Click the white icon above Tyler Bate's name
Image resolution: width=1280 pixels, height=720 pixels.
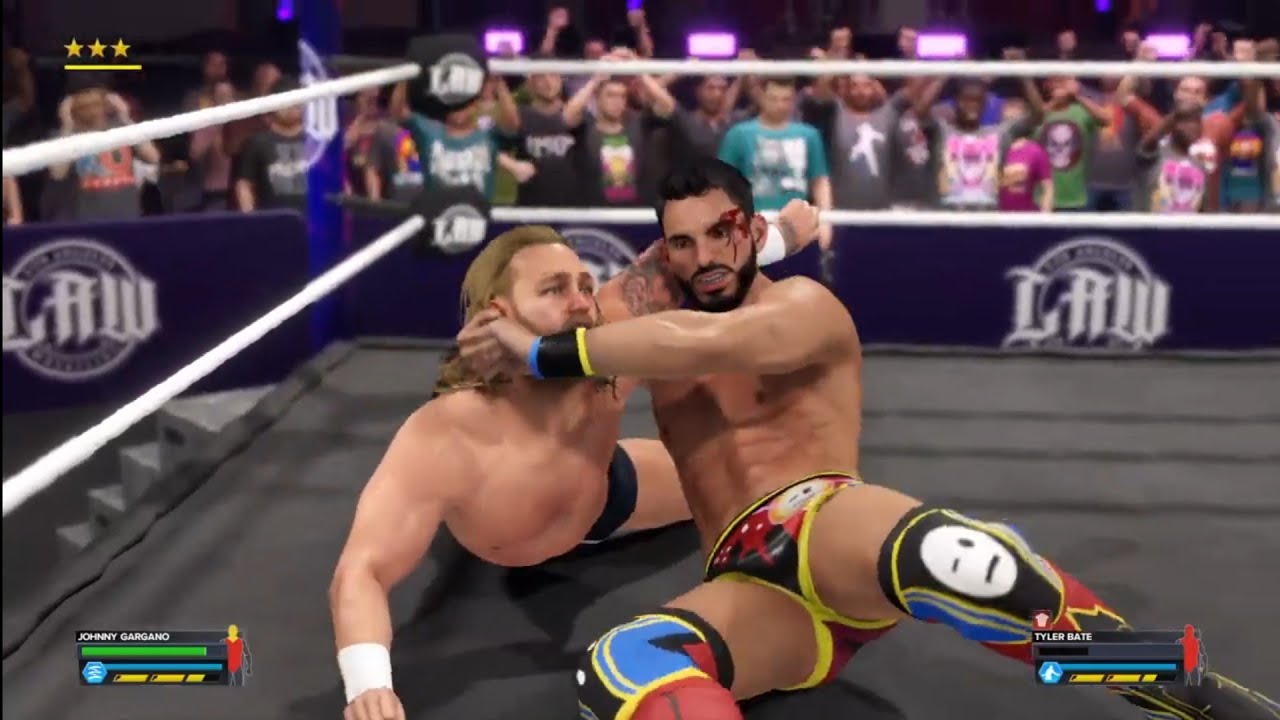tap(1042, 621)
